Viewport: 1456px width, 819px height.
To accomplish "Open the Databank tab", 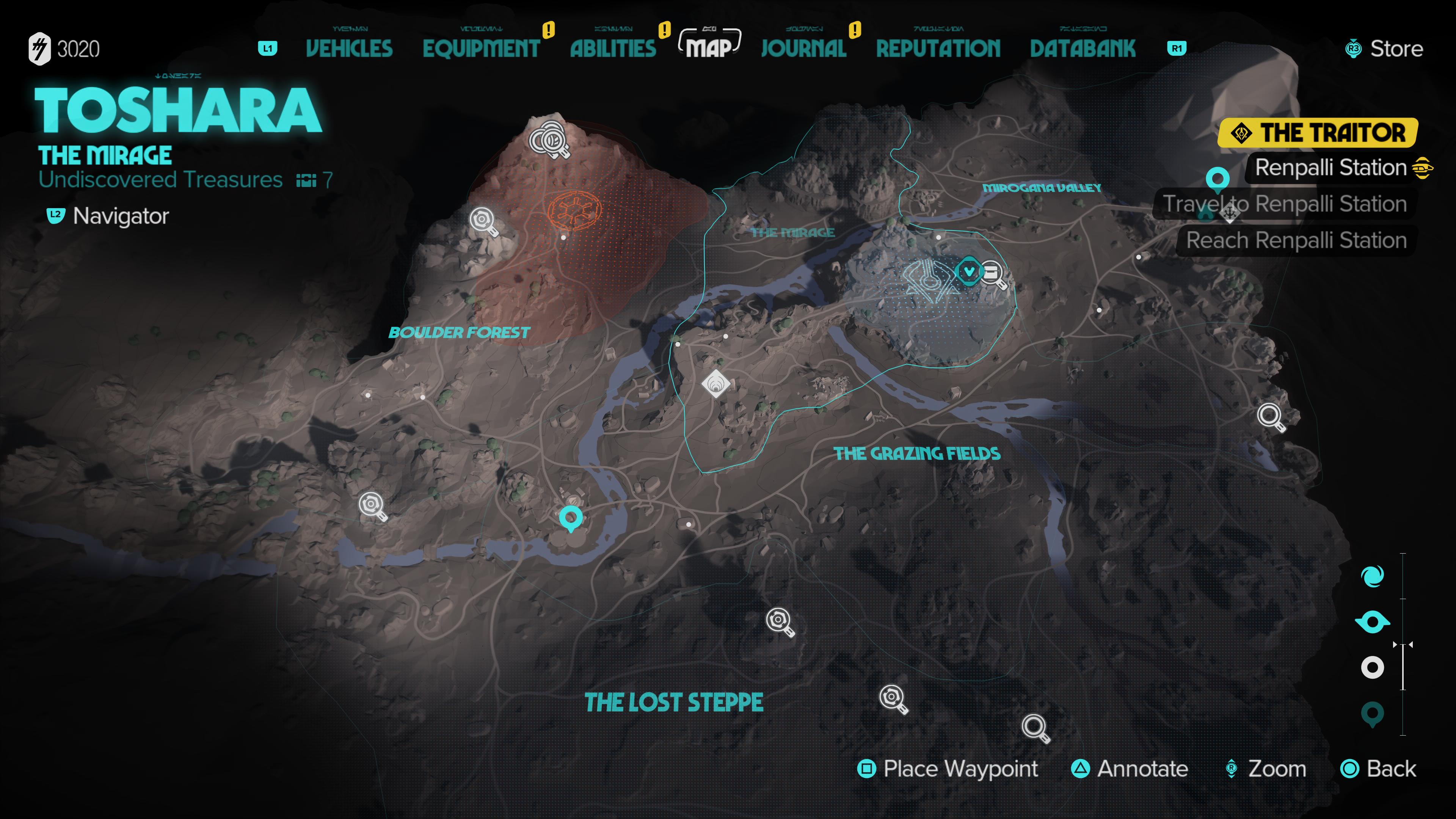I will tap(1083, 49).
